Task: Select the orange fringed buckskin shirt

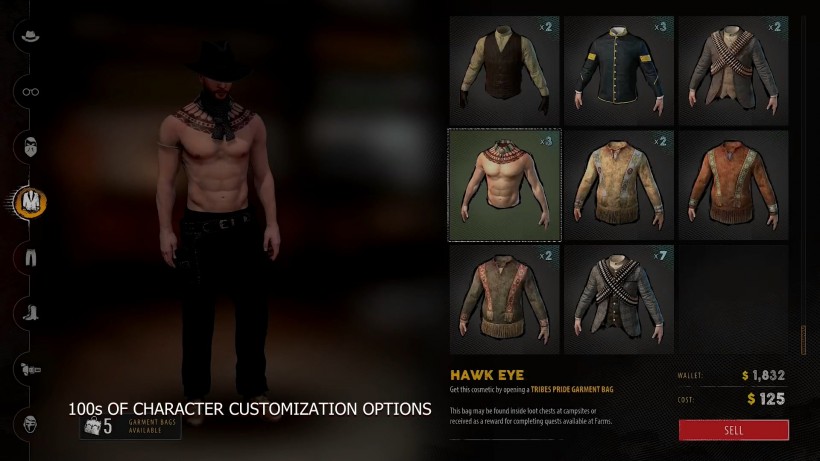Action: (733, 185)
